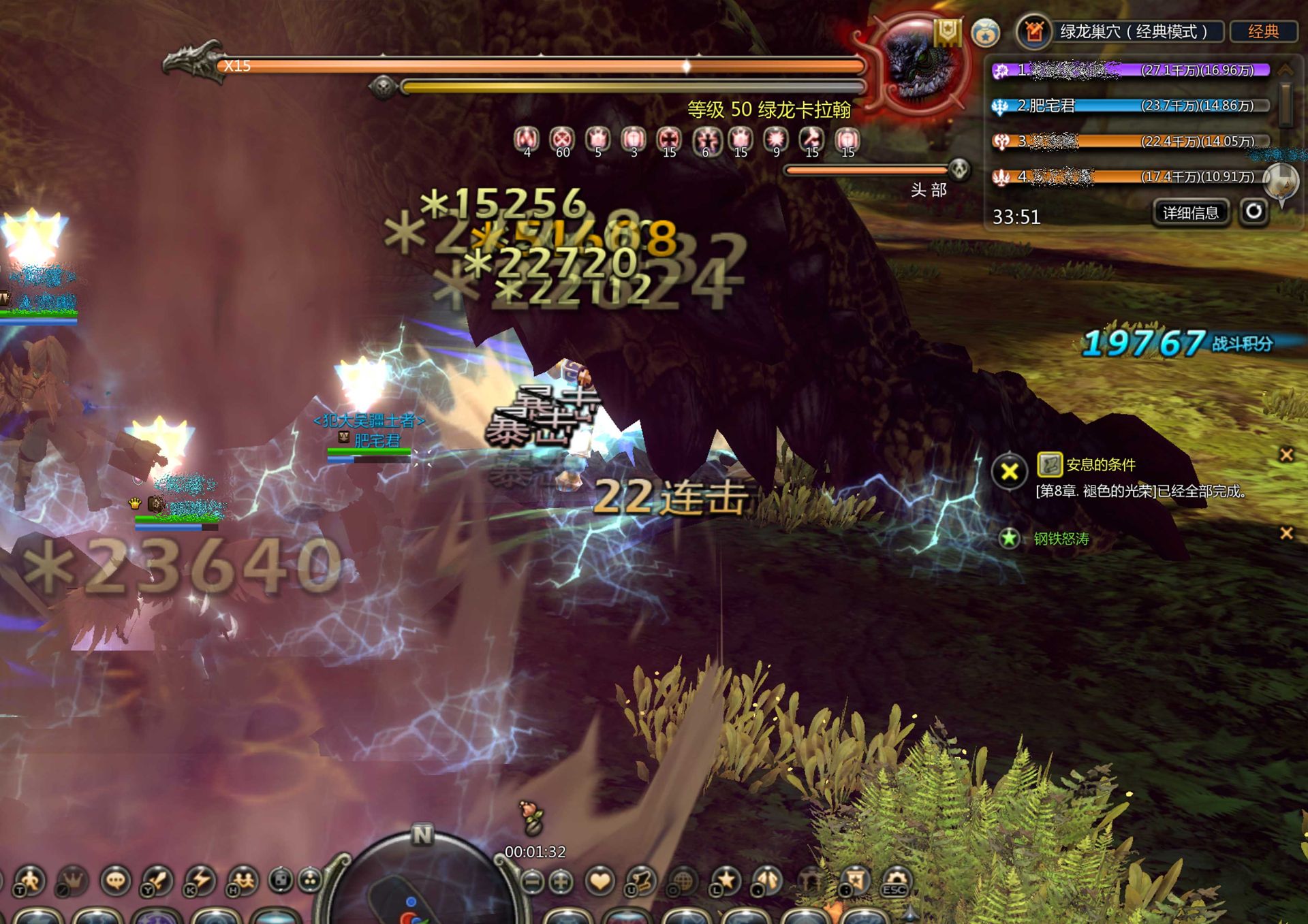
Task: Open the lightning bolt skills icon
Action: [x=200, y=880]
